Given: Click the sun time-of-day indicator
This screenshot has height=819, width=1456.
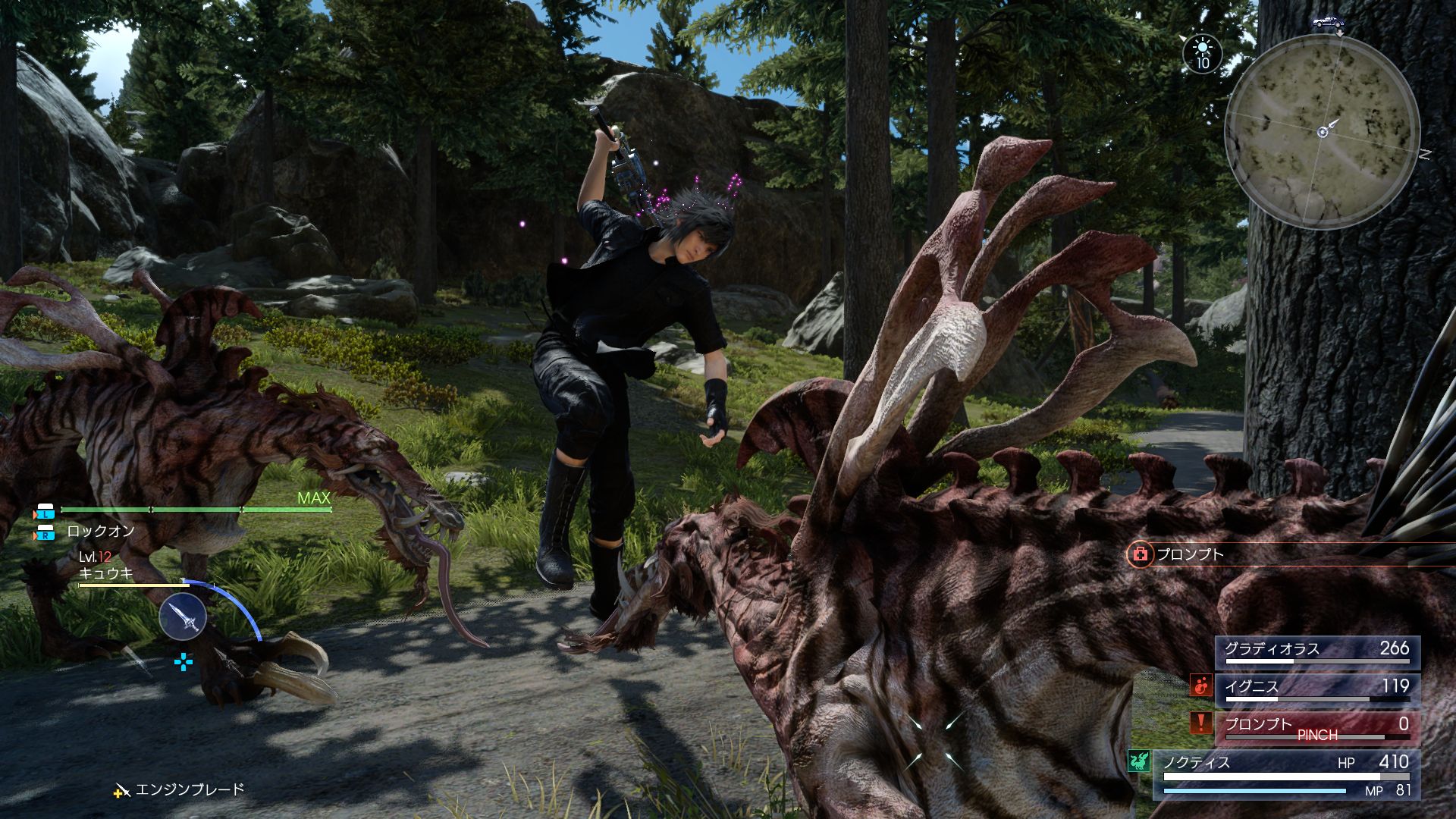Looking at the screenshot, I should (1203, 54).
